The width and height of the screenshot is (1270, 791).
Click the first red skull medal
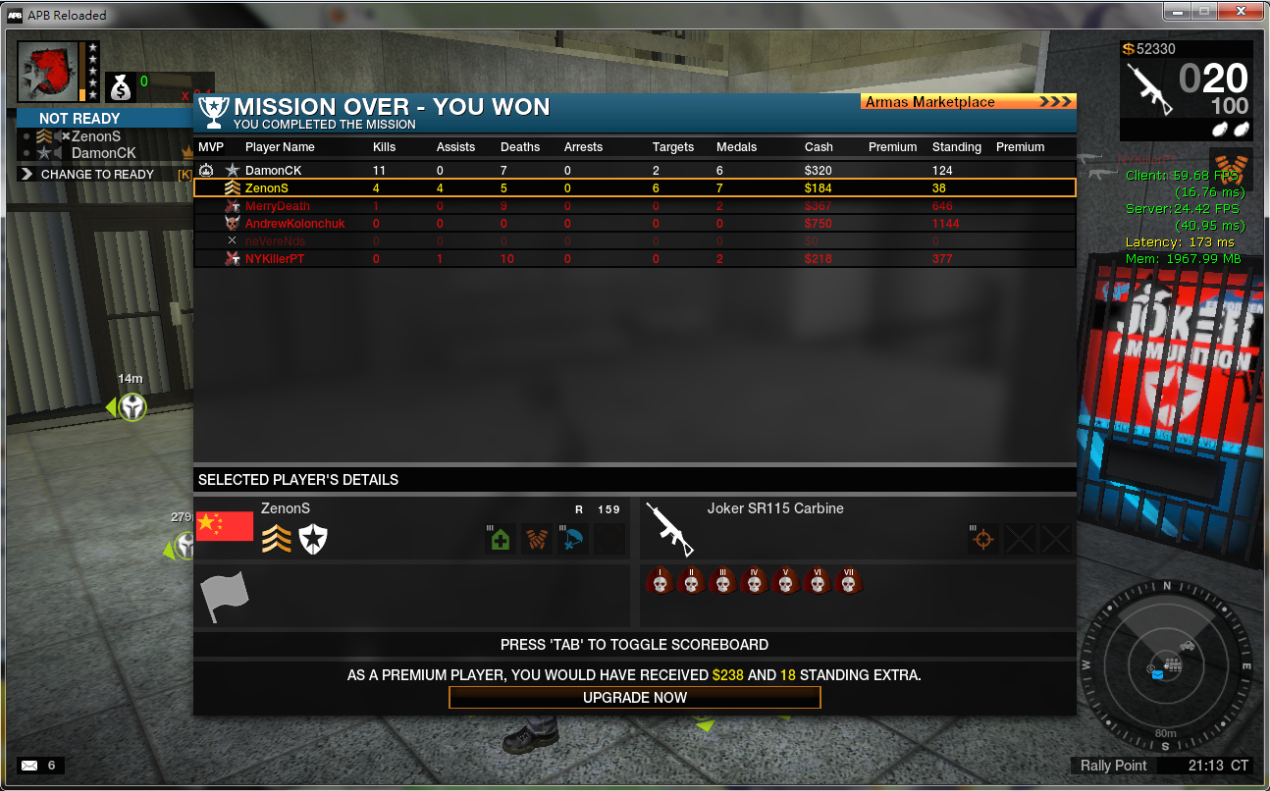(x=660, y=581)
